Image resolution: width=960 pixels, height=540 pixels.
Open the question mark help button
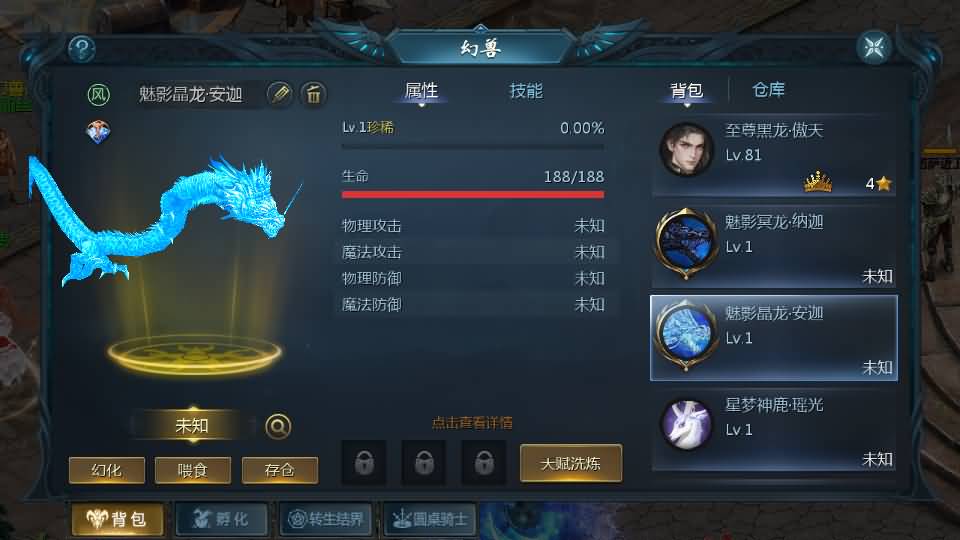pyautogui.click(x=81, y=47)
